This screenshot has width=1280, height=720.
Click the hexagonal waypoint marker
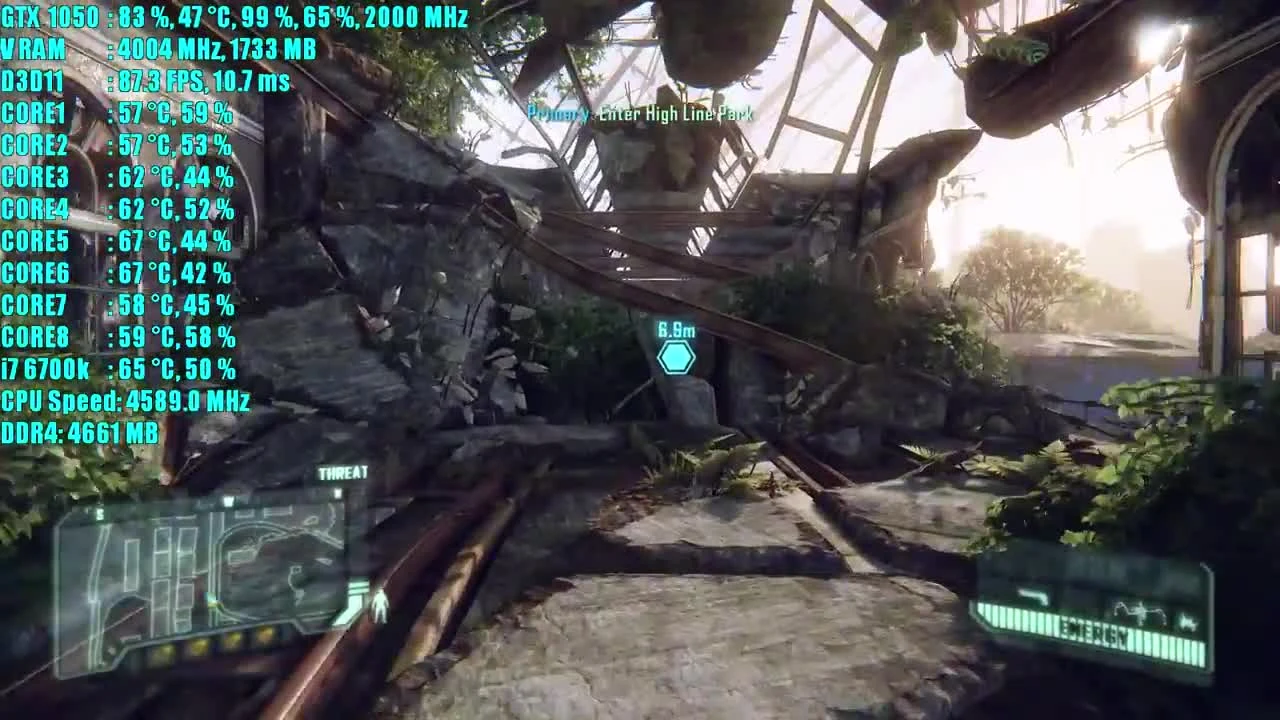pos(677,356)
